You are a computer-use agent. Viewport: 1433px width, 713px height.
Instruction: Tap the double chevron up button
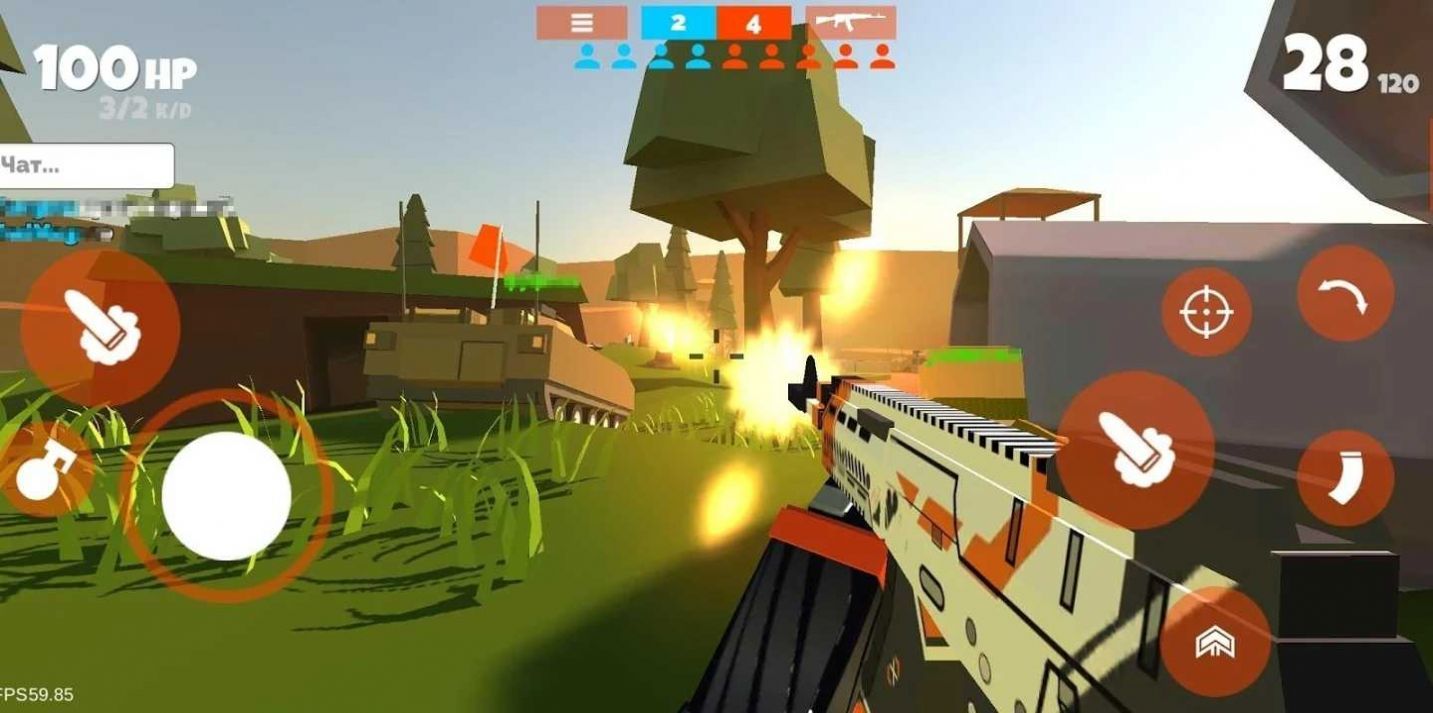click(1215, 642)
